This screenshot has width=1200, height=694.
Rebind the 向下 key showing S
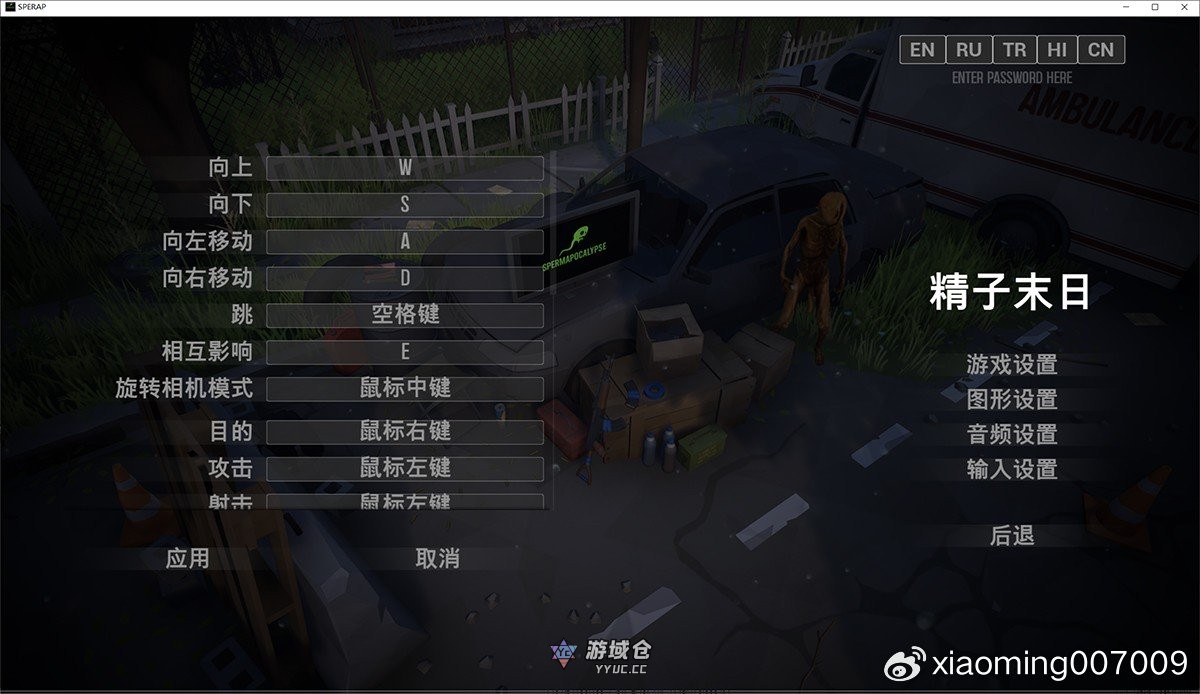pyautogui.click(x=405, y=205)
